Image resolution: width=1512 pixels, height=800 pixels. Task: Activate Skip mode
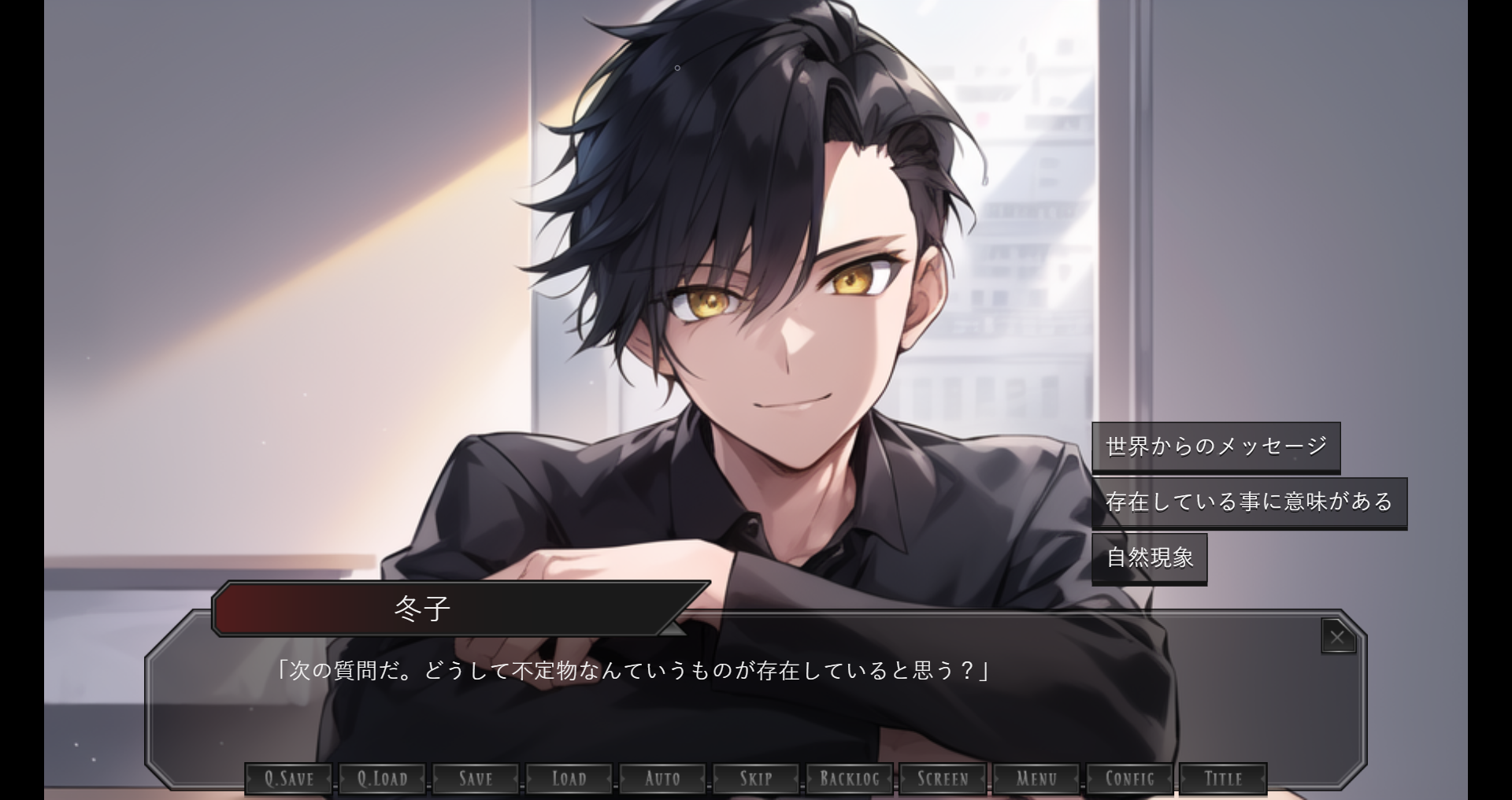click(x=756, y=779)
